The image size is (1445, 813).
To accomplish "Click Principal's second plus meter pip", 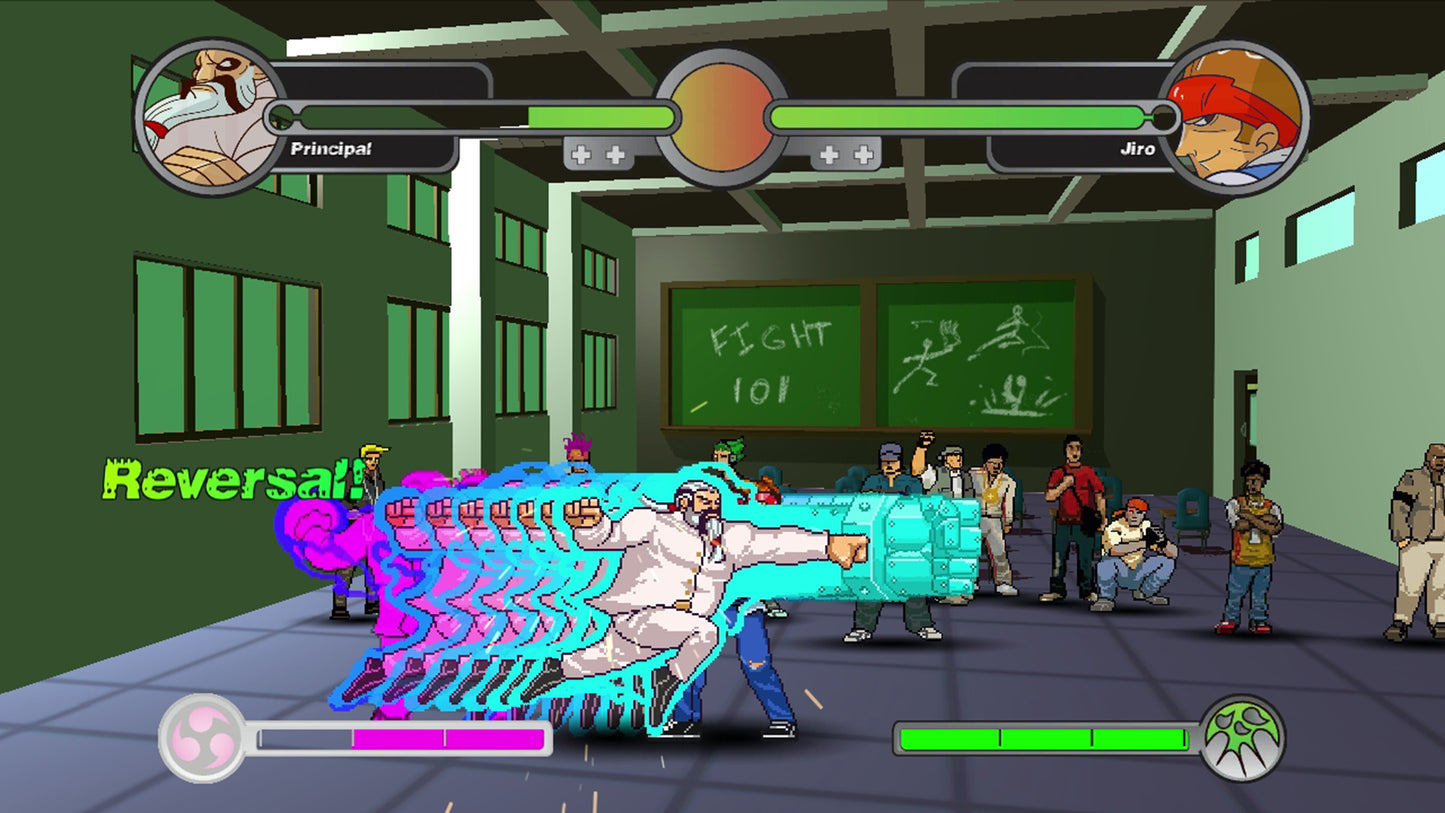I will [x=616, y=154].
